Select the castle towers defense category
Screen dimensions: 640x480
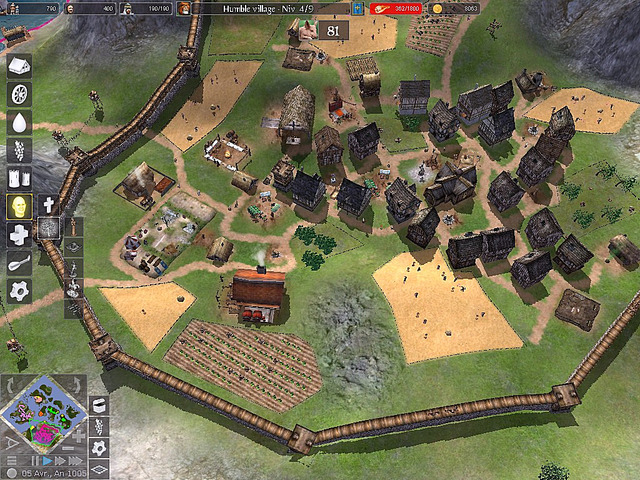(x=19, y=178)
